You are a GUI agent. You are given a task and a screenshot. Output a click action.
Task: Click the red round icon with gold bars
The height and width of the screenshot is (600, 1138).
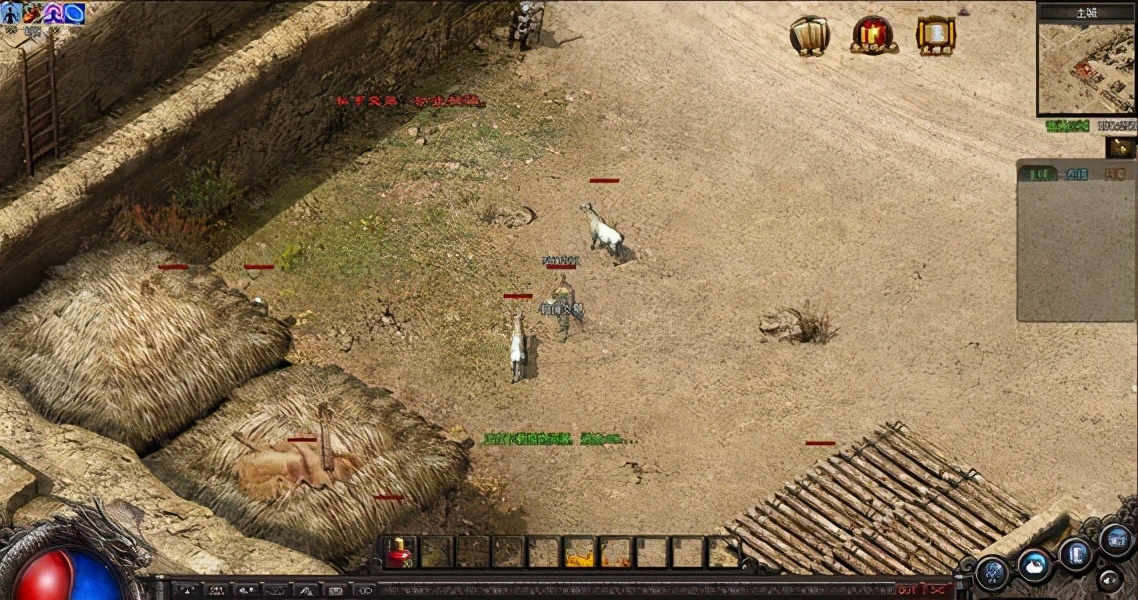873,34
